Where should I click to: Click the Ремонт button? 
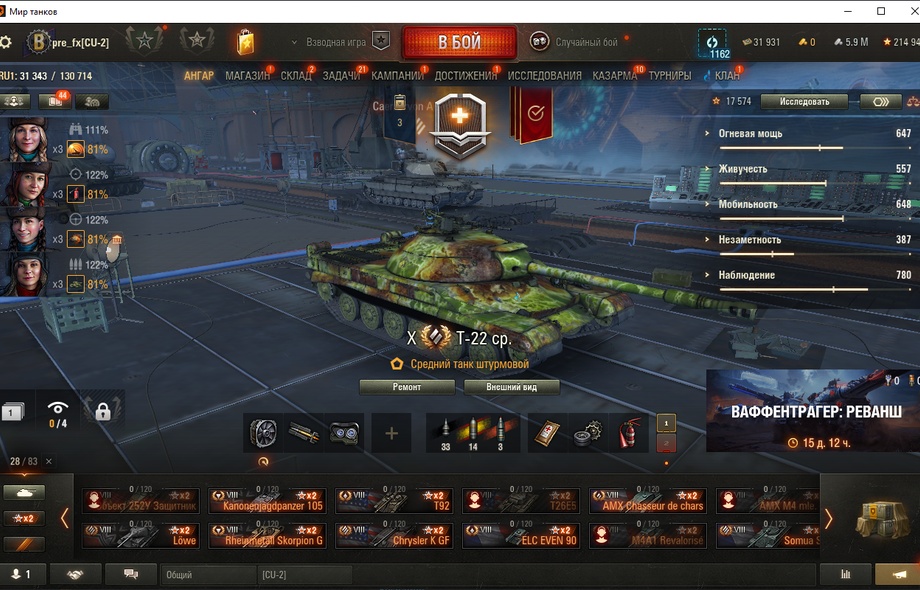(x=407, y=387)
